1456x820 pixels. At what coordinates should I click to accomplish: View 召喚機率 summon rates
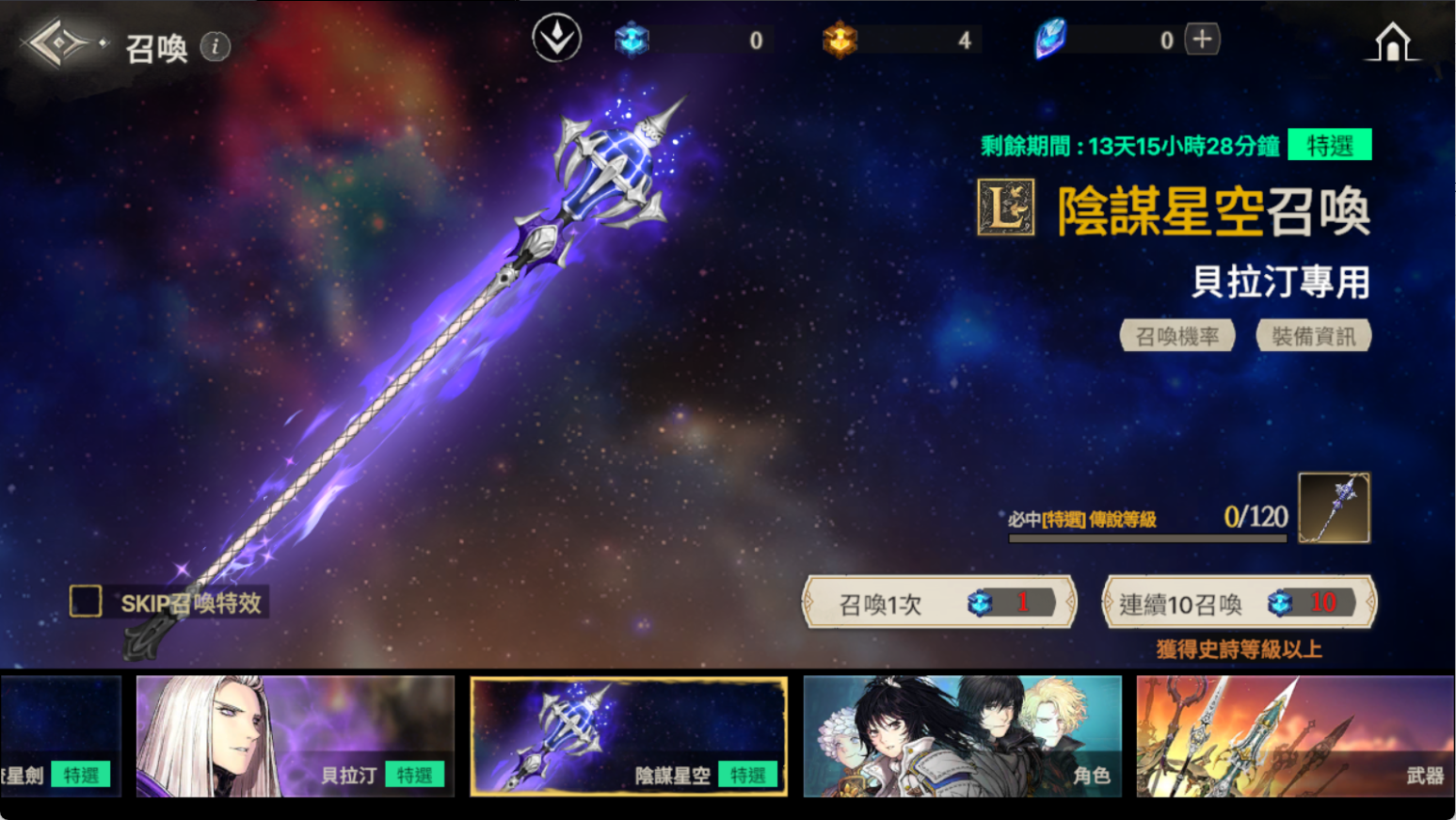click(1176, 336)
